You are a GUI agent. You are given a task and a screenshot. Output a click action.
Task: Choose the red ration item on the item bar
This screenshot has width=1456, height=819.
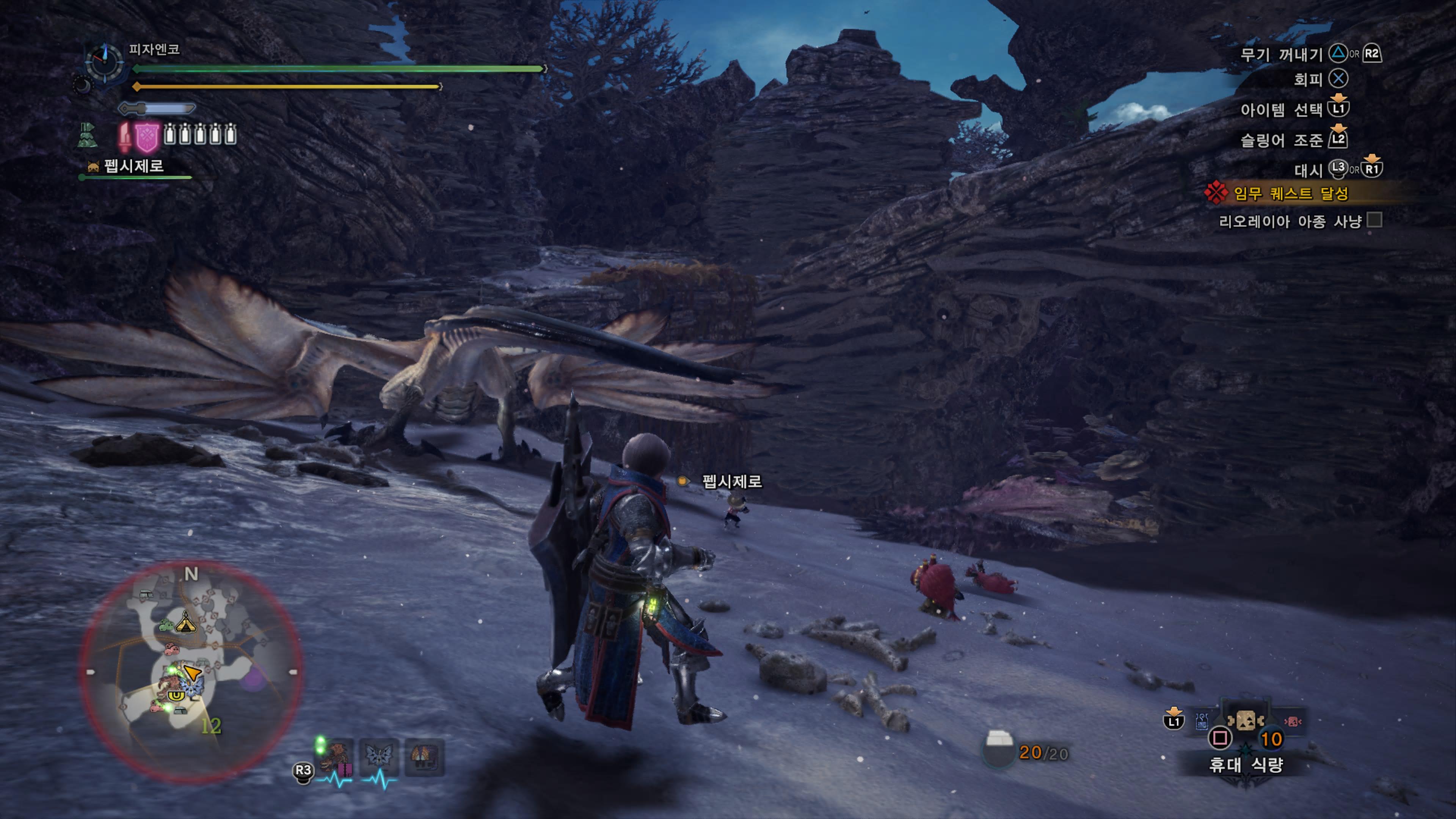(1293, 721)
